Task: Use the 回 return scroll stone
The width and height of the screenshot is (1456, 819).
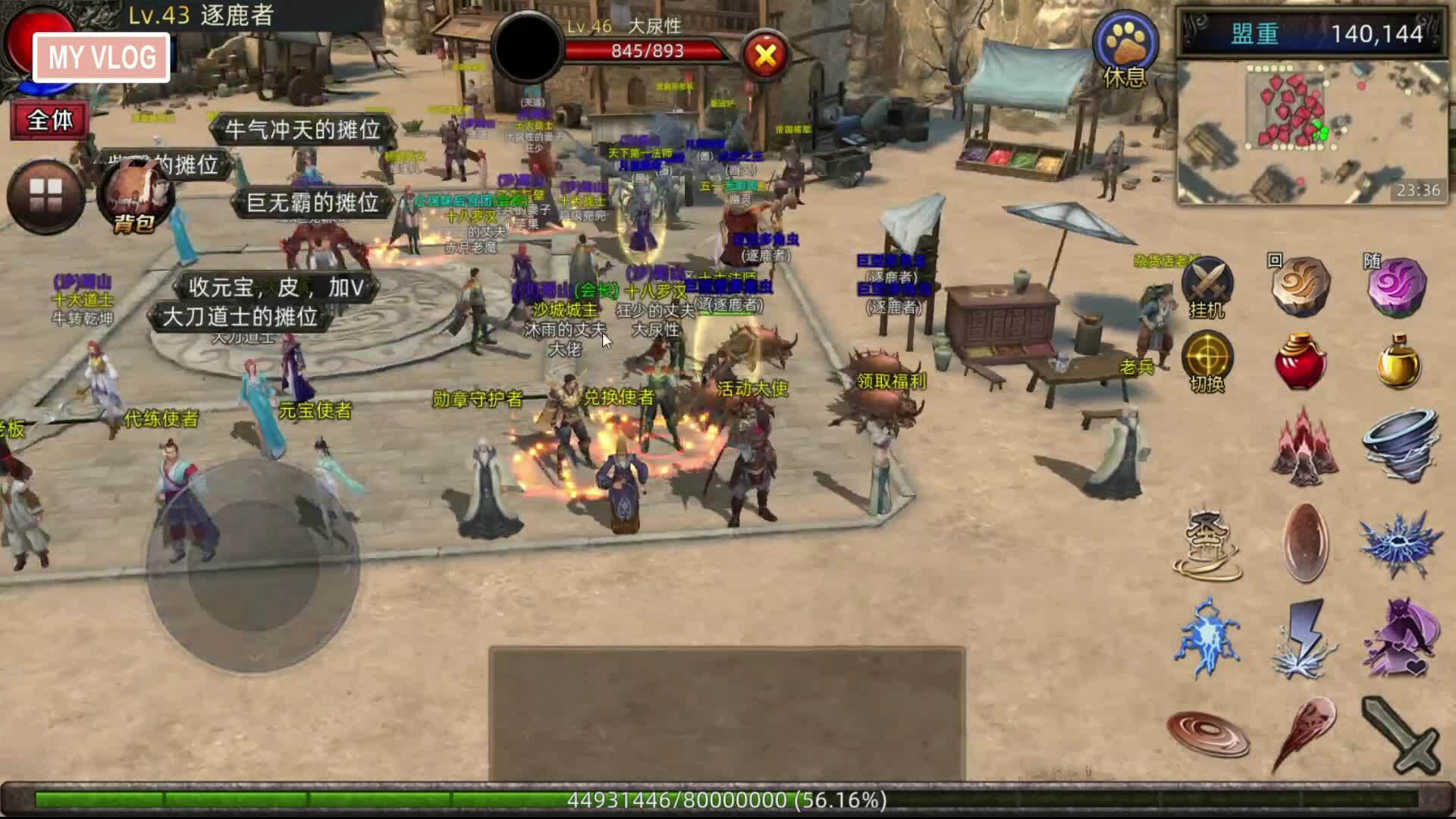Action: pyautogui.click(x=1301, y=285)
